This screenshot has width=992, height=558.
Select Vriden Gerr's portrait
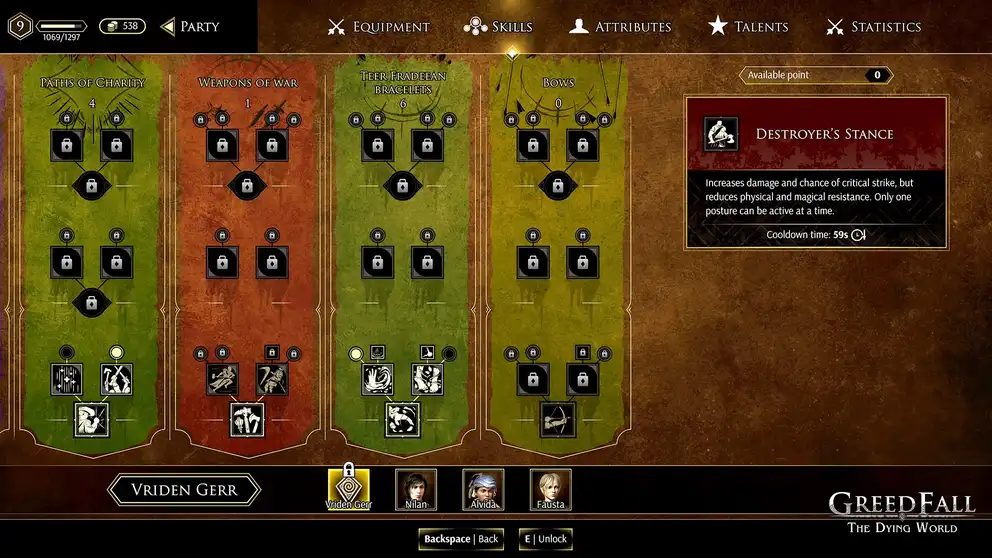tap(348, 488)
